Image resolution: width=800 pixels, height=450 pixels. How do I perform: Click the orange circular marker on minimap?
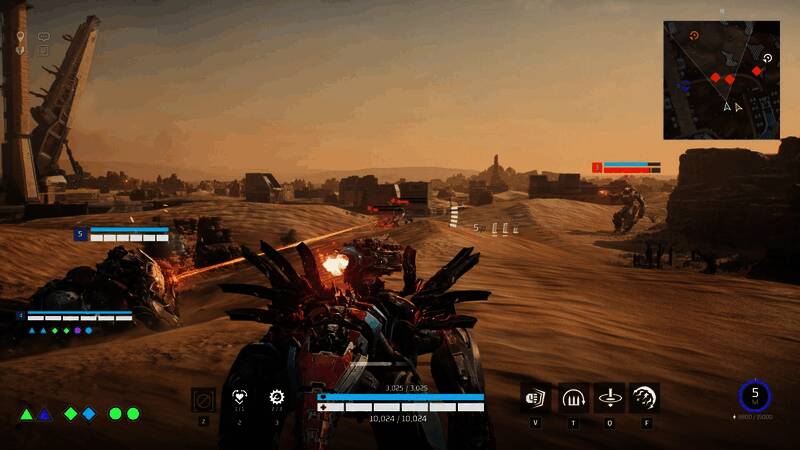695,36
